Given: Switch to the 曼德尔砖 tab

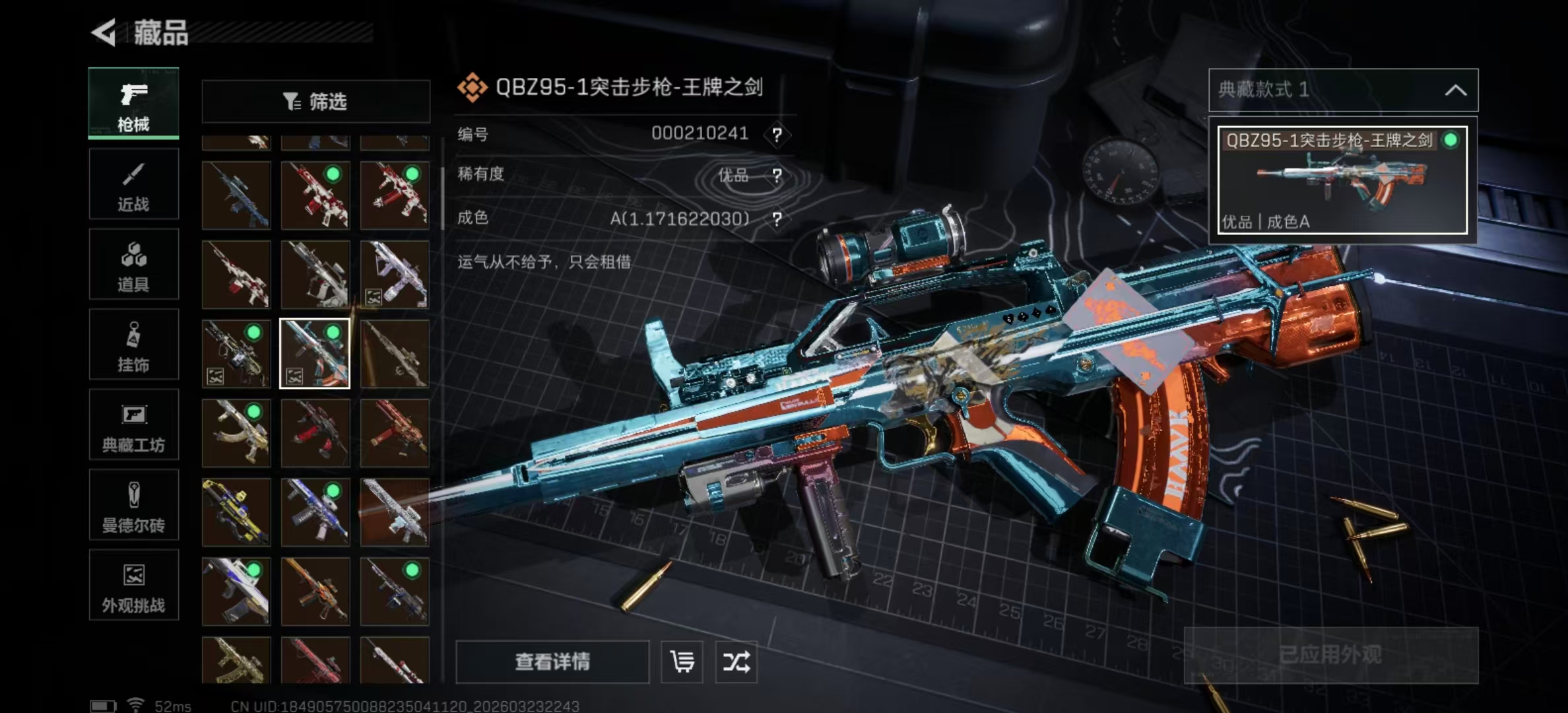Looking at the screenshot, I should point(133,506).
